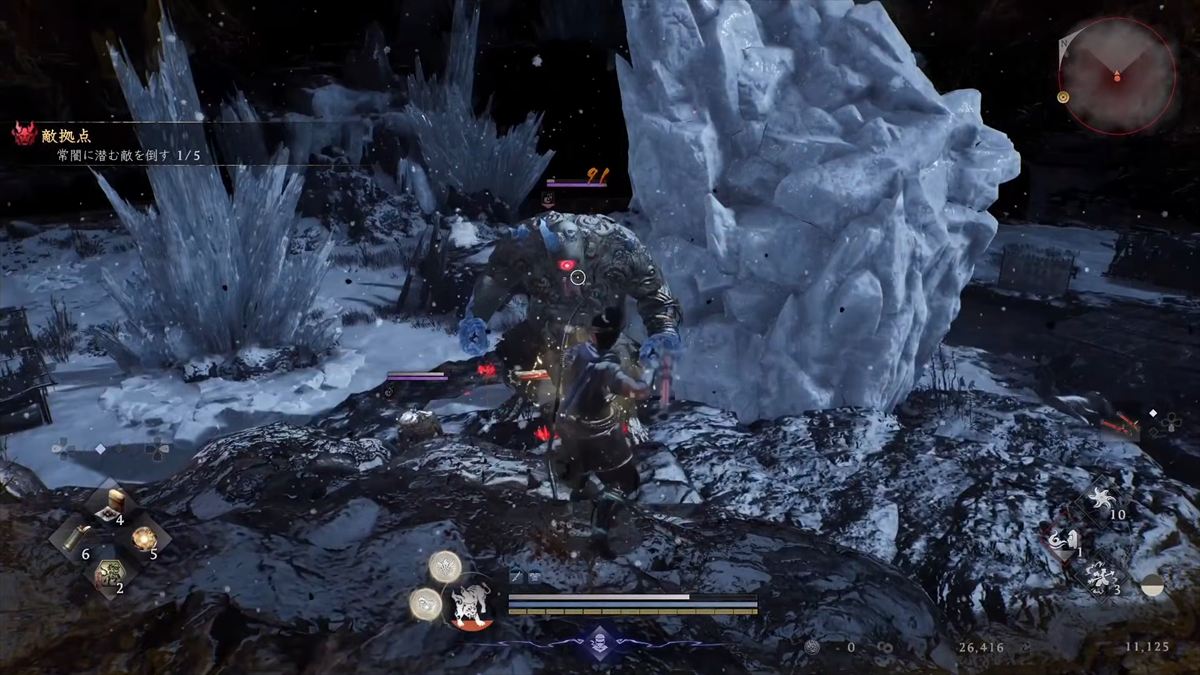
Task: Trigger the lower glowing spirit skill orb
Action: [425, 603]
